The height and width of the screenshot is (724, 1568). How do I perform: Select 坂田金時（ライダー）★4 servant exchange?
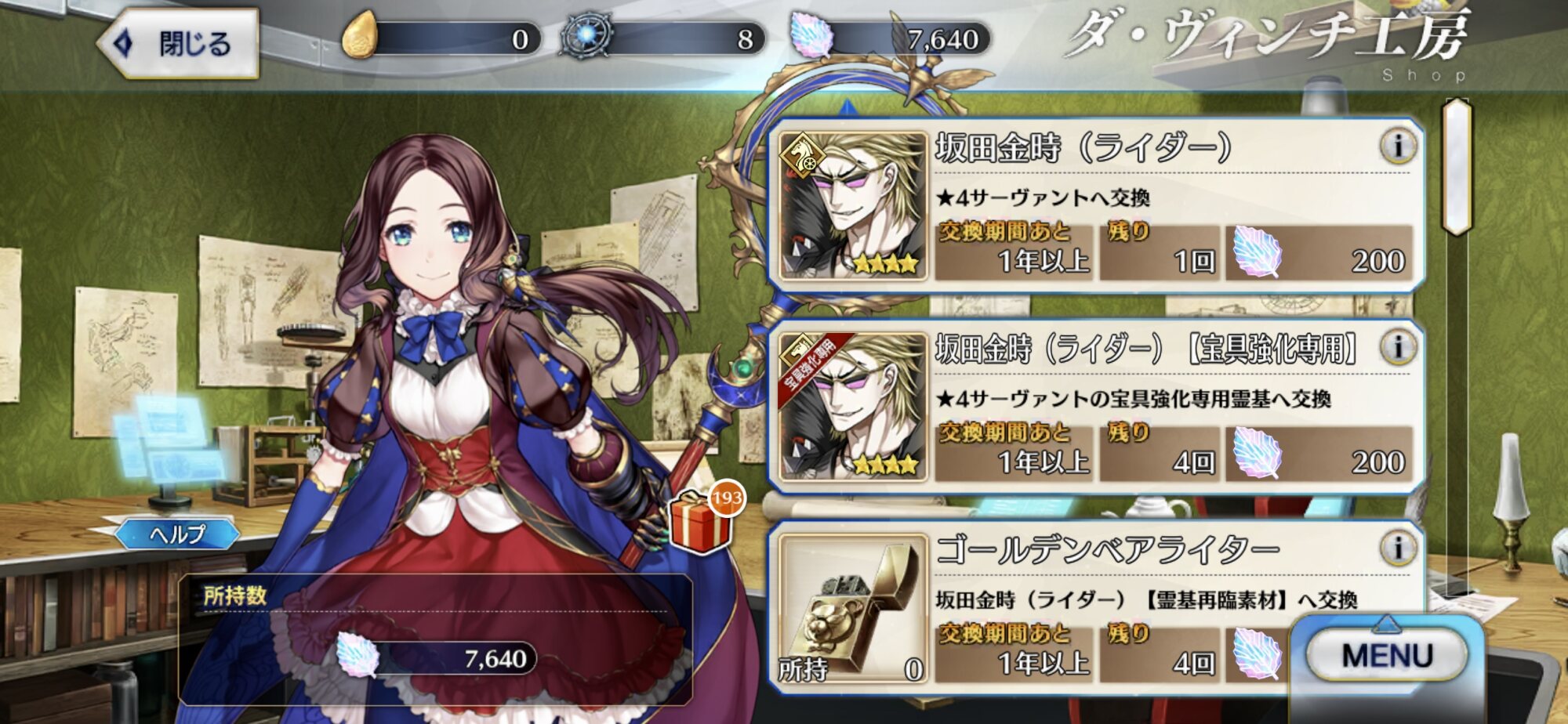pyautogui.click(x=1096, y=206)
